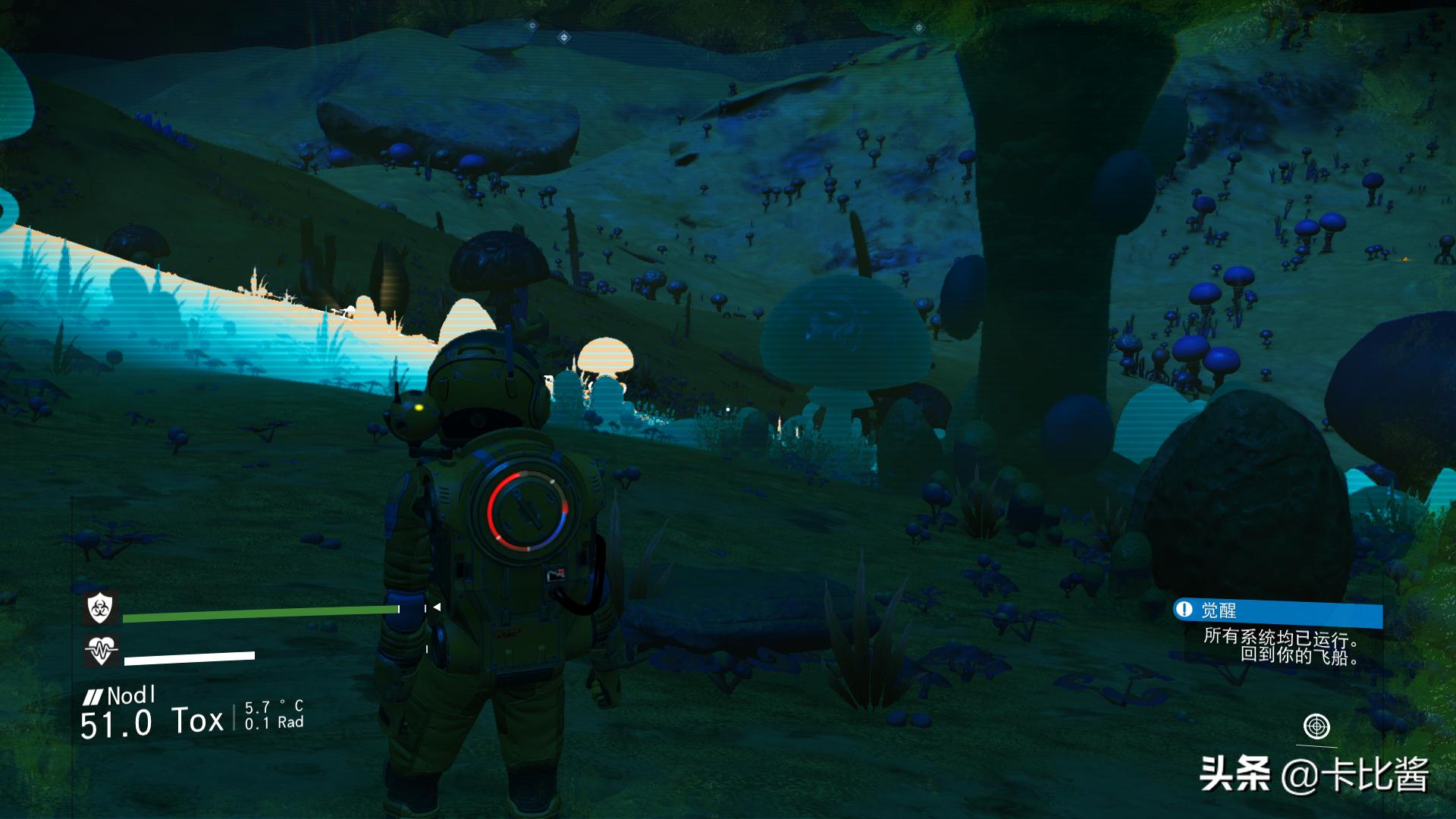The height and width of the screenshot is (819, 1456).
Task: Open the 觉醒 mission tracker
Action: click(x=1277, y=610)
